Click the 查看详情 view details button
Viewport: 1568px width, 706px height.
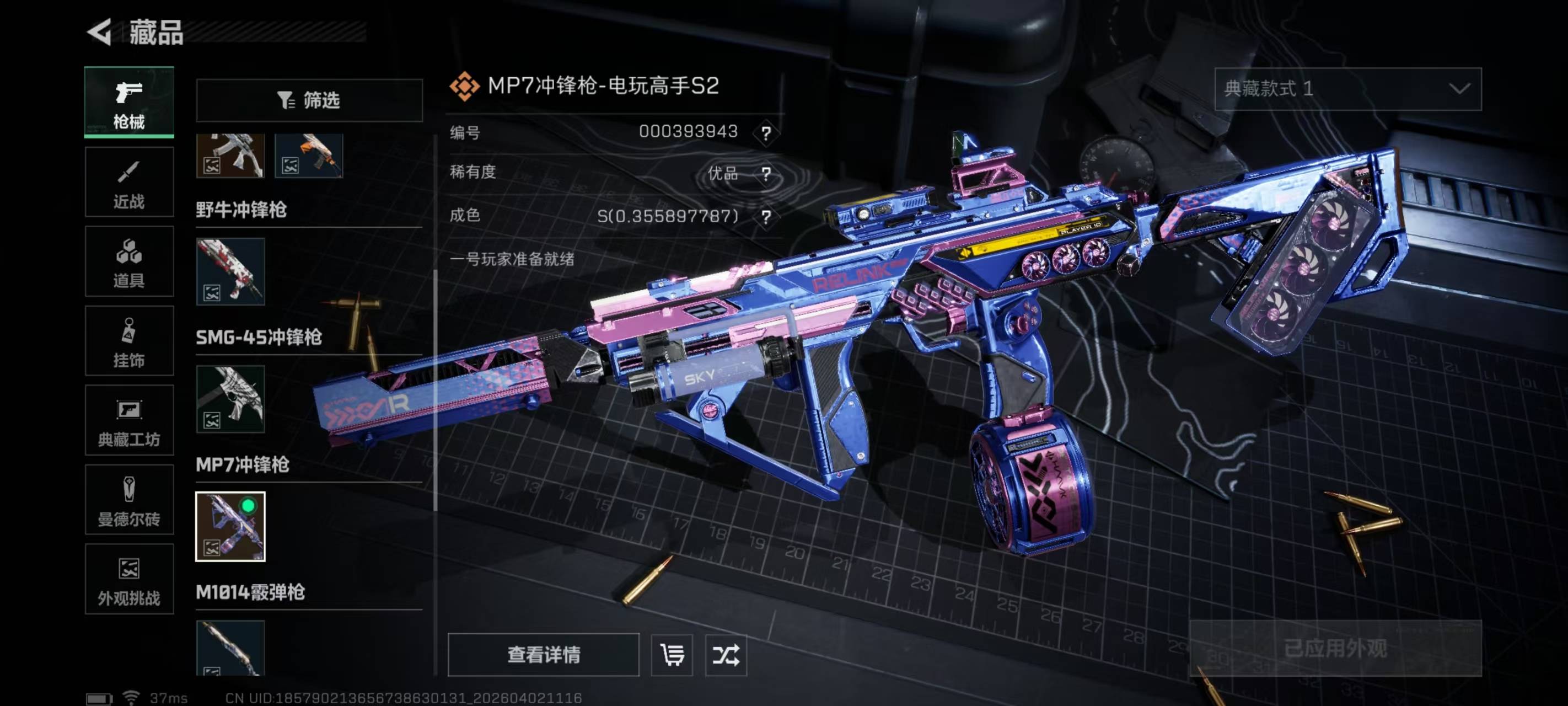[543, 655]
